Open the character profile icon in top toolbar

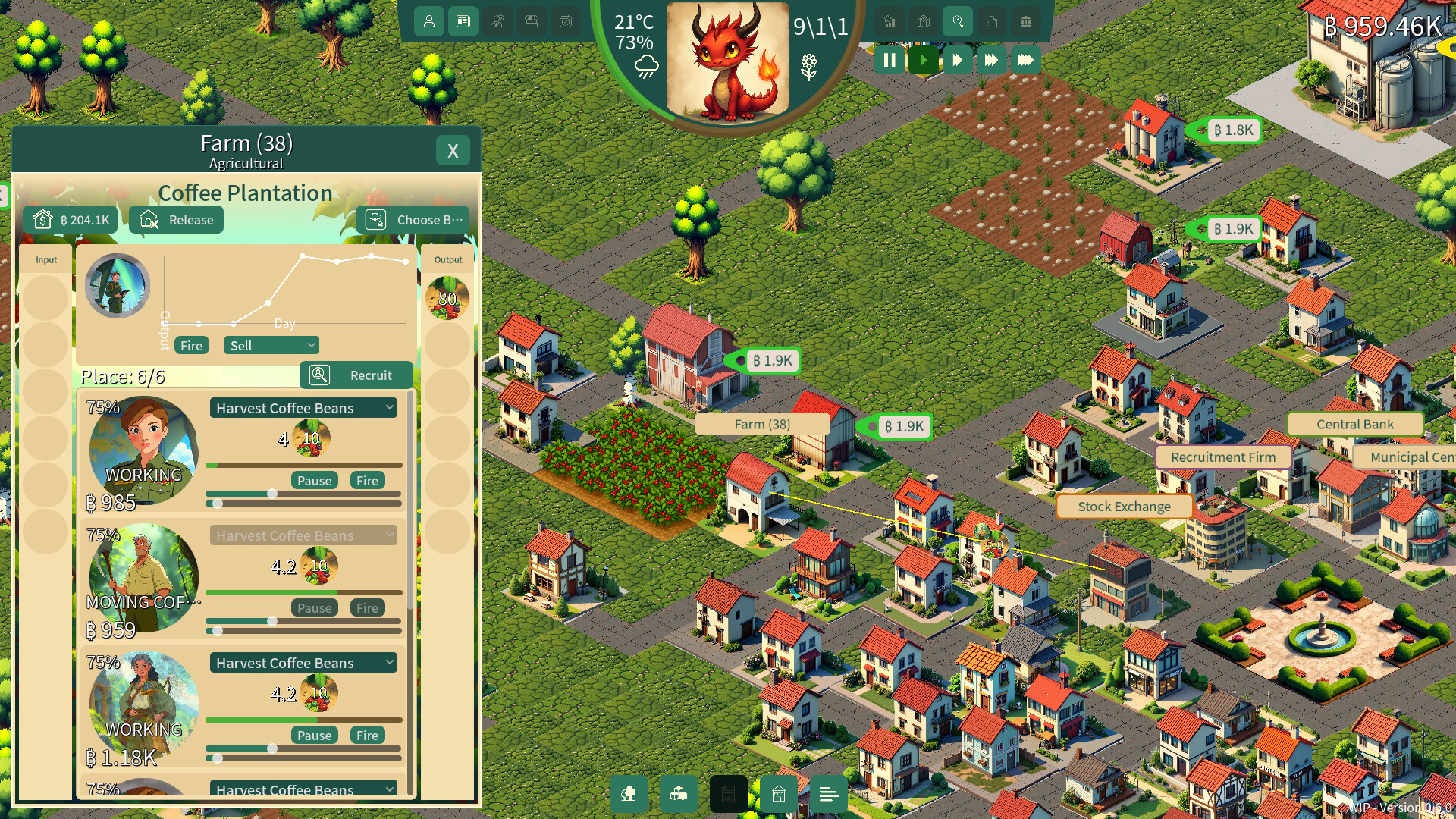point(429,22)
